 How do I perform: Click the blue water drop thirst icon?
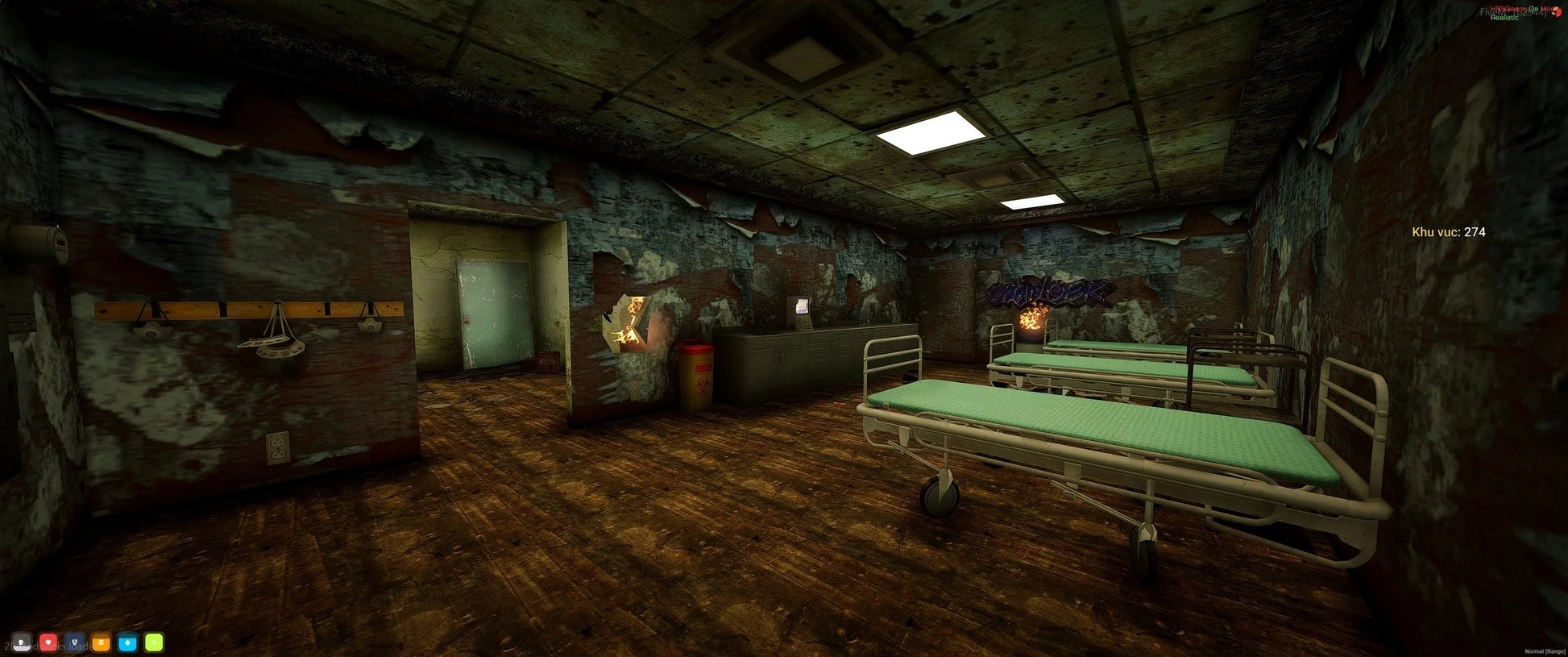pos(127,642)
